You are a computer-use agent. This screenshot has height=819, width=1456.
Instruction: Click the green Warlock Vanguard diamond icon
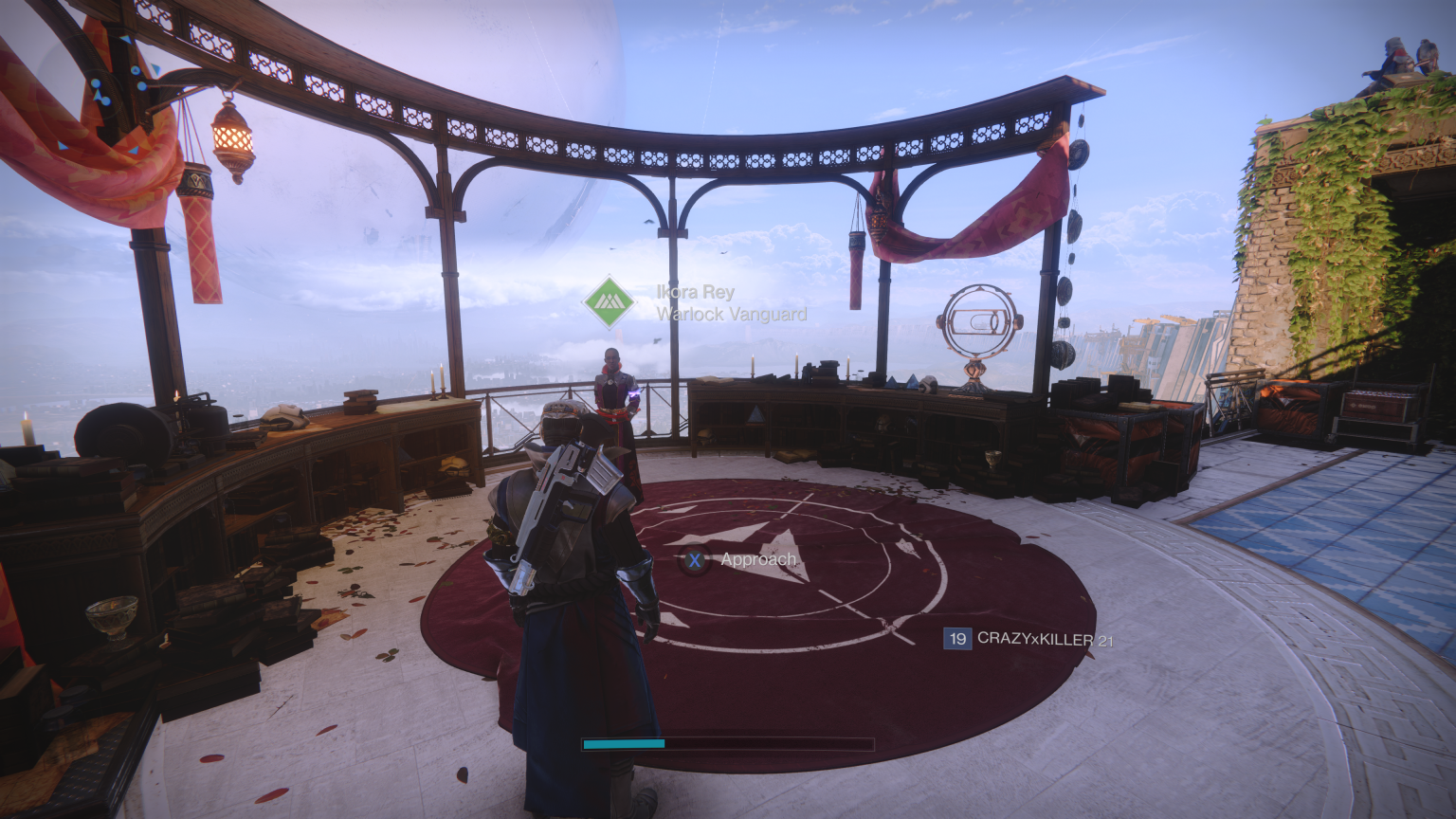coord(608,301)
